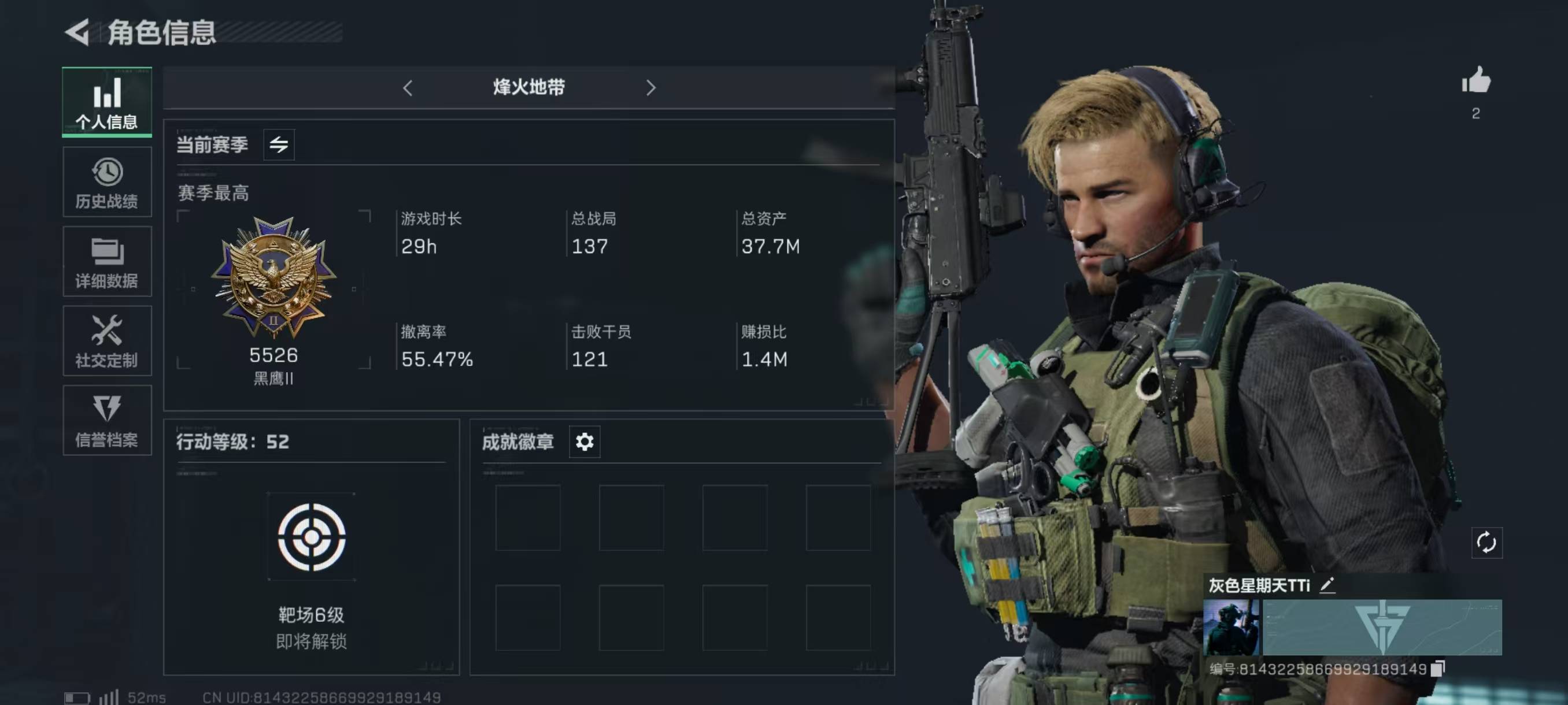View the 黑鹰II rank medal
The height and width of the screenshot is (705, 1568).
pos(273,277)
